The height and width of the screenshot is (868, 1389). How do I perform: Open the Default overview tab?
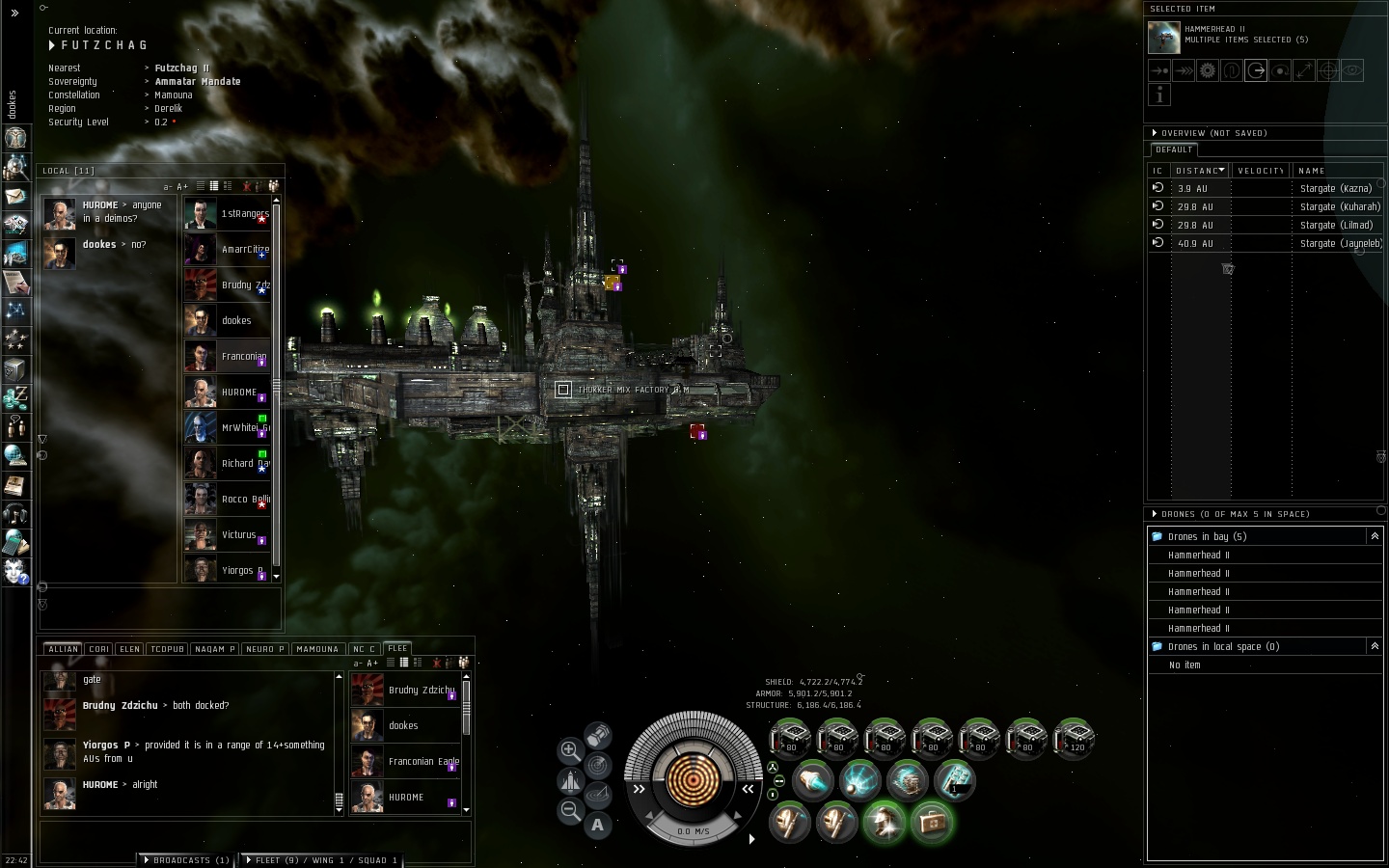(x=1173, y=149)
